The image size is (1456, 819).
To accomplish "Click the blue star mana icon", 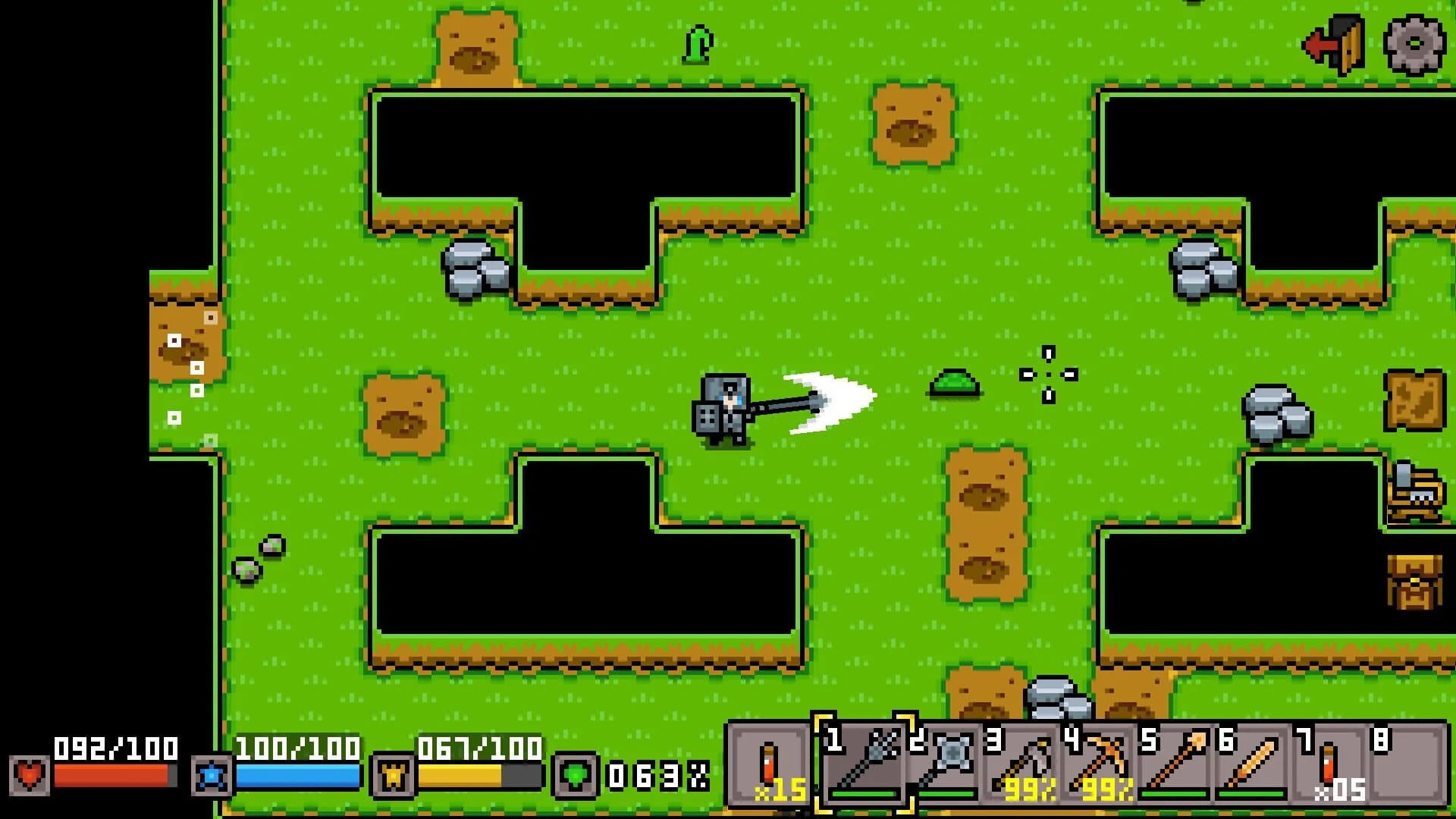I will [x=212, y=776].
